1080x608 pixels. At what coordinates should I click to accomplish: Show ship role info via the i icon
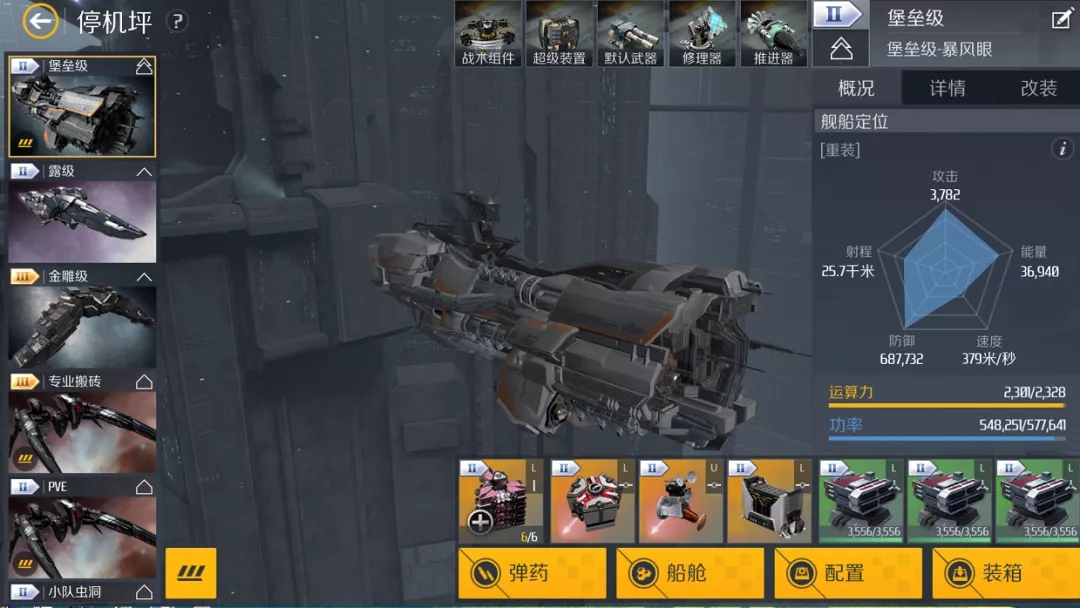[1062, 149]
